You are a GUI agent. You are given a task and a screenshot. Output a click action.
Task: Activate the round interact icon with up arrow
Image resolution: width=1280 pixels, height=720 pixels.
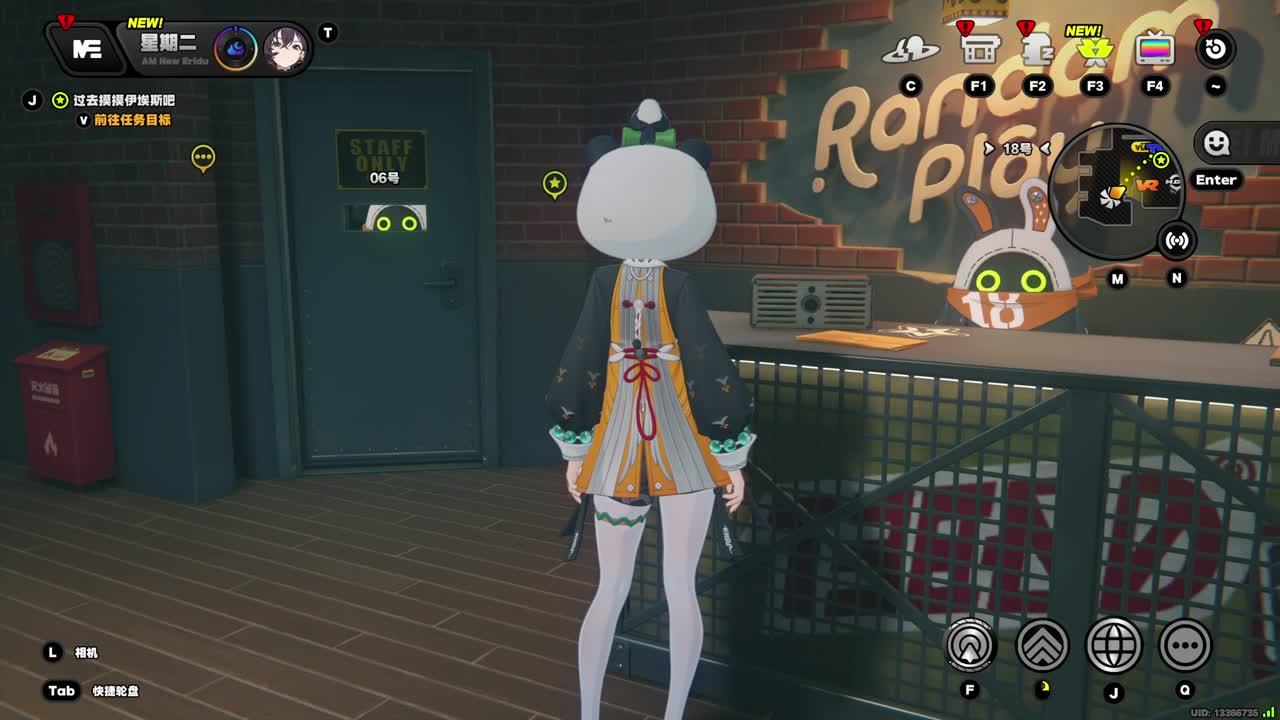970,646
